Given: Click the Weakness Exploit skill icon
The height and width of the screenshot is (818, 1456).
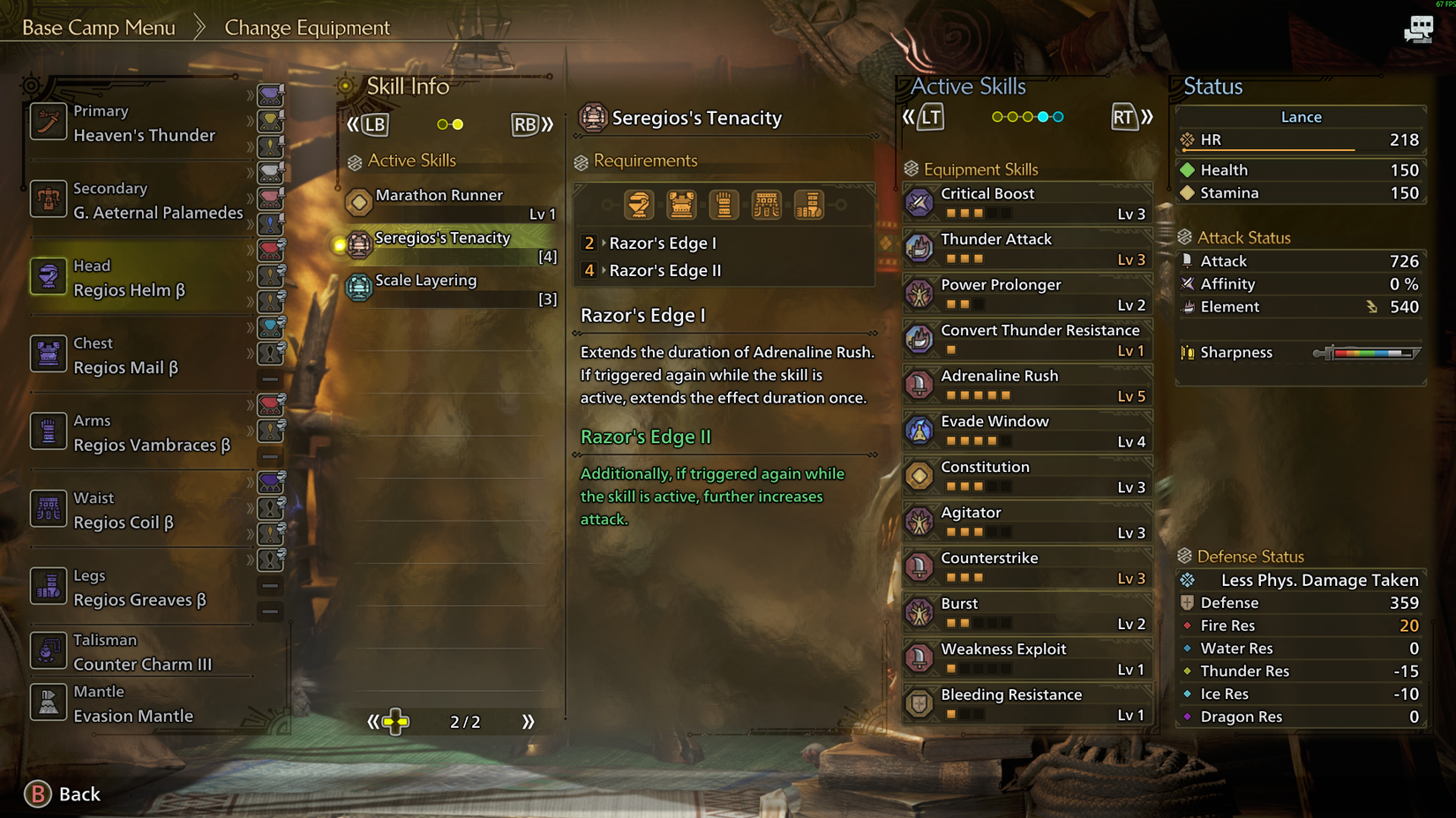Looking at the screenshot, I should pos(919,658).
